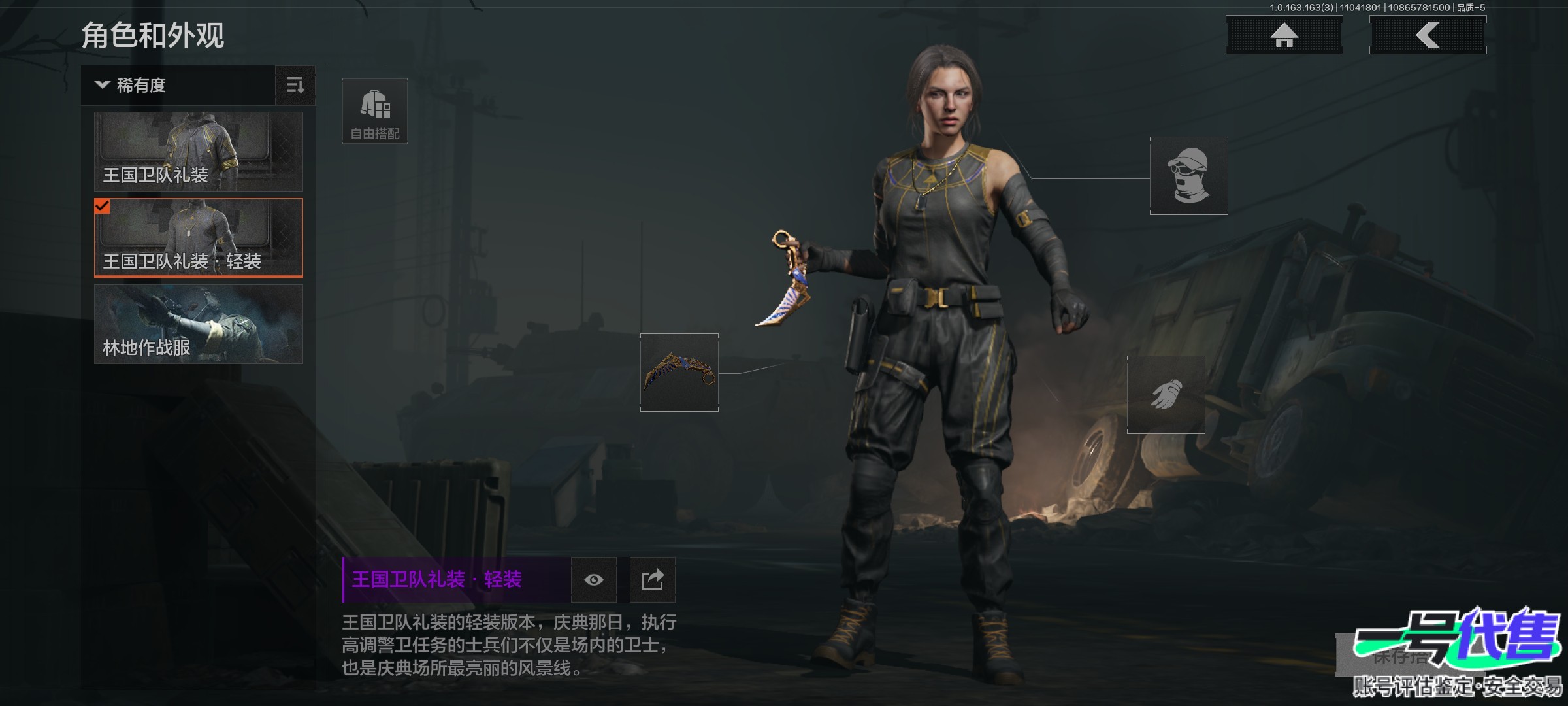
Task: Toggle the eye preview button
Action: point(594,580)
